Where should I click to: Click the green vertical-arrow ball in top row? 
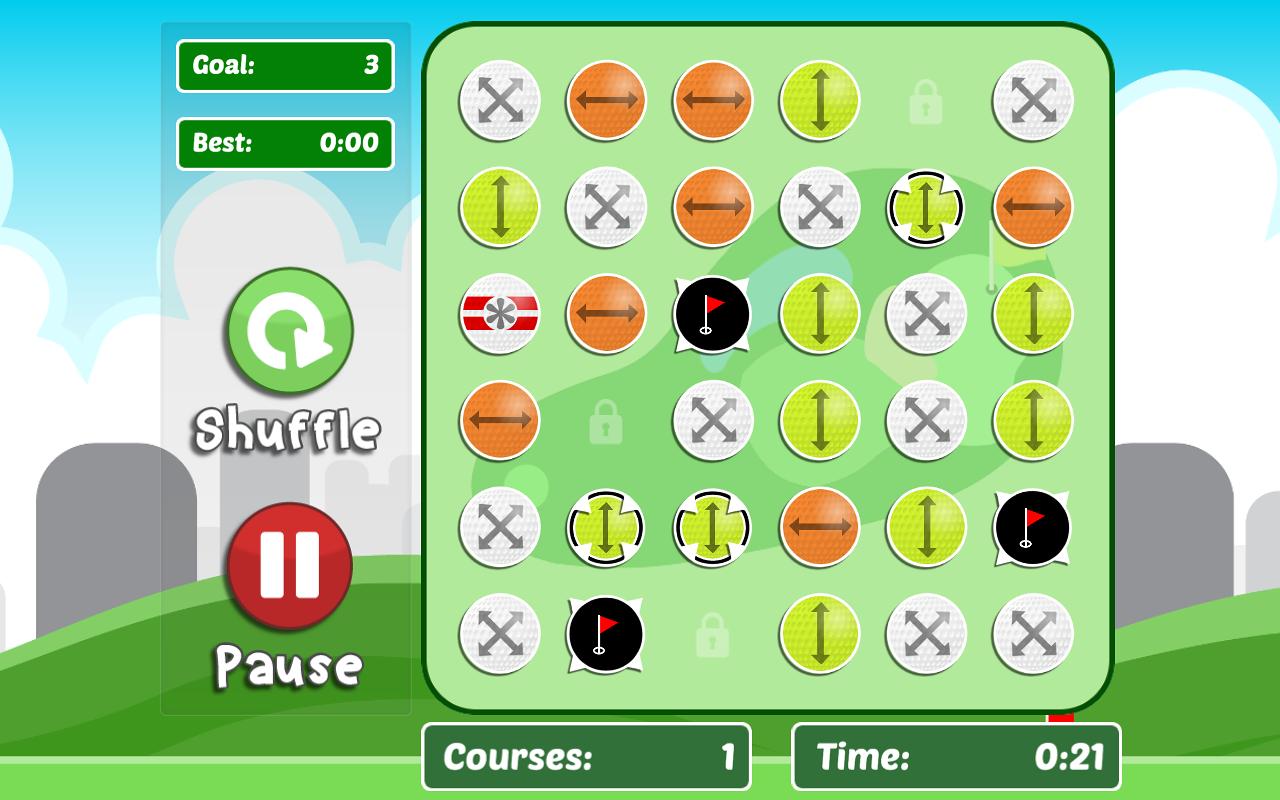tap(818, 100)
